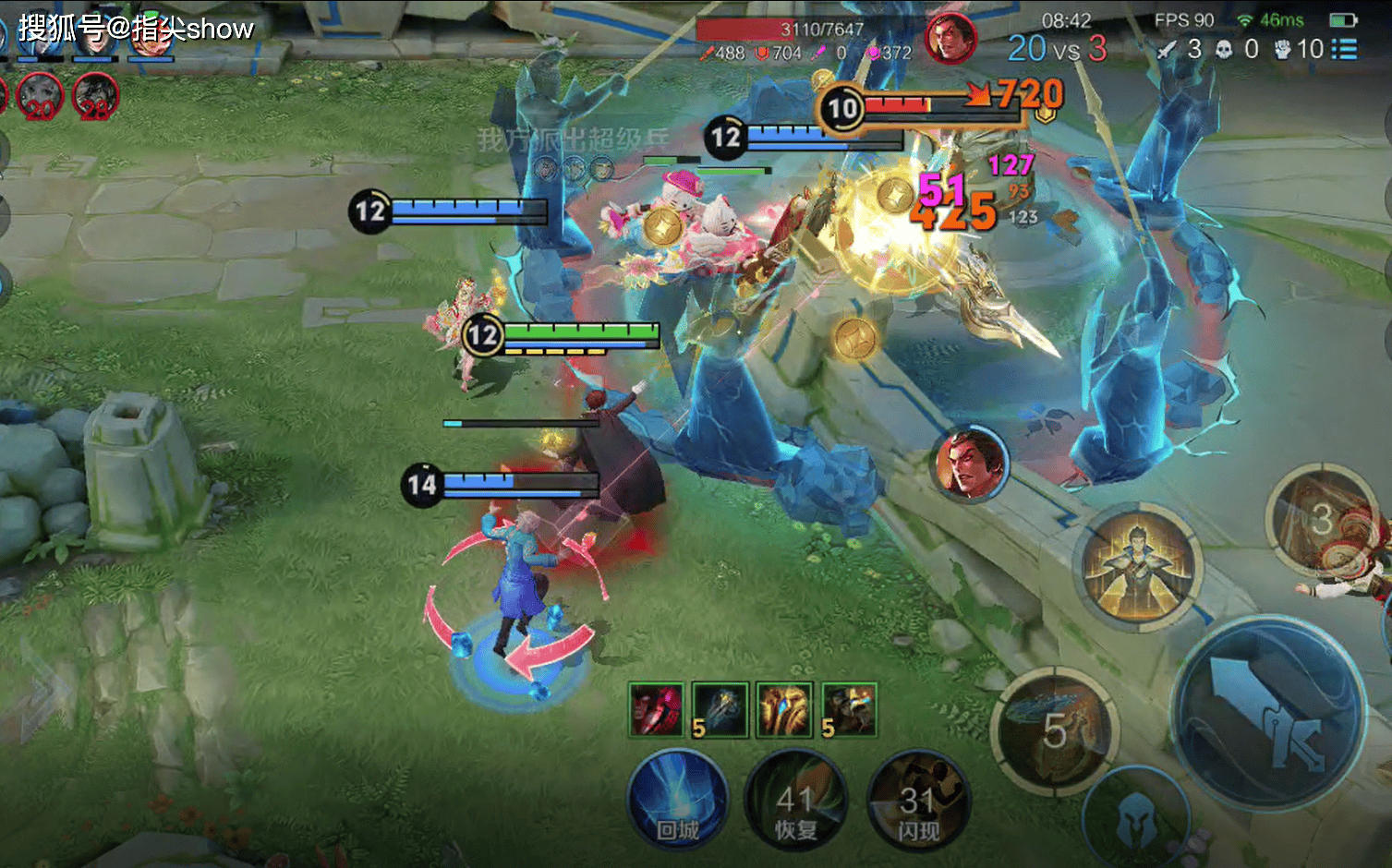Select the brown and gold equipment slot
Image resolution: width=1392 pixels, height=868 pixels.
(849, 709)
